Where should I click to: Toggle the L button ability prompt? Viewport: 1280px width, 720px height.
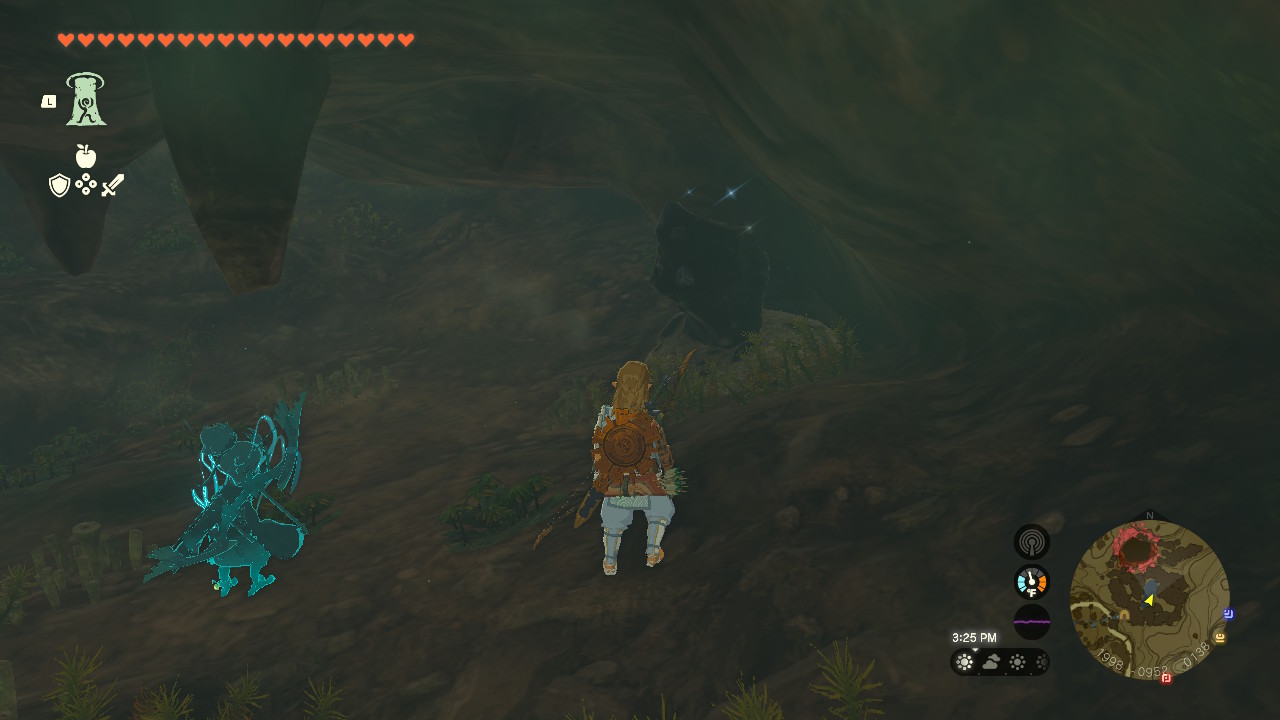click(47, 100)
